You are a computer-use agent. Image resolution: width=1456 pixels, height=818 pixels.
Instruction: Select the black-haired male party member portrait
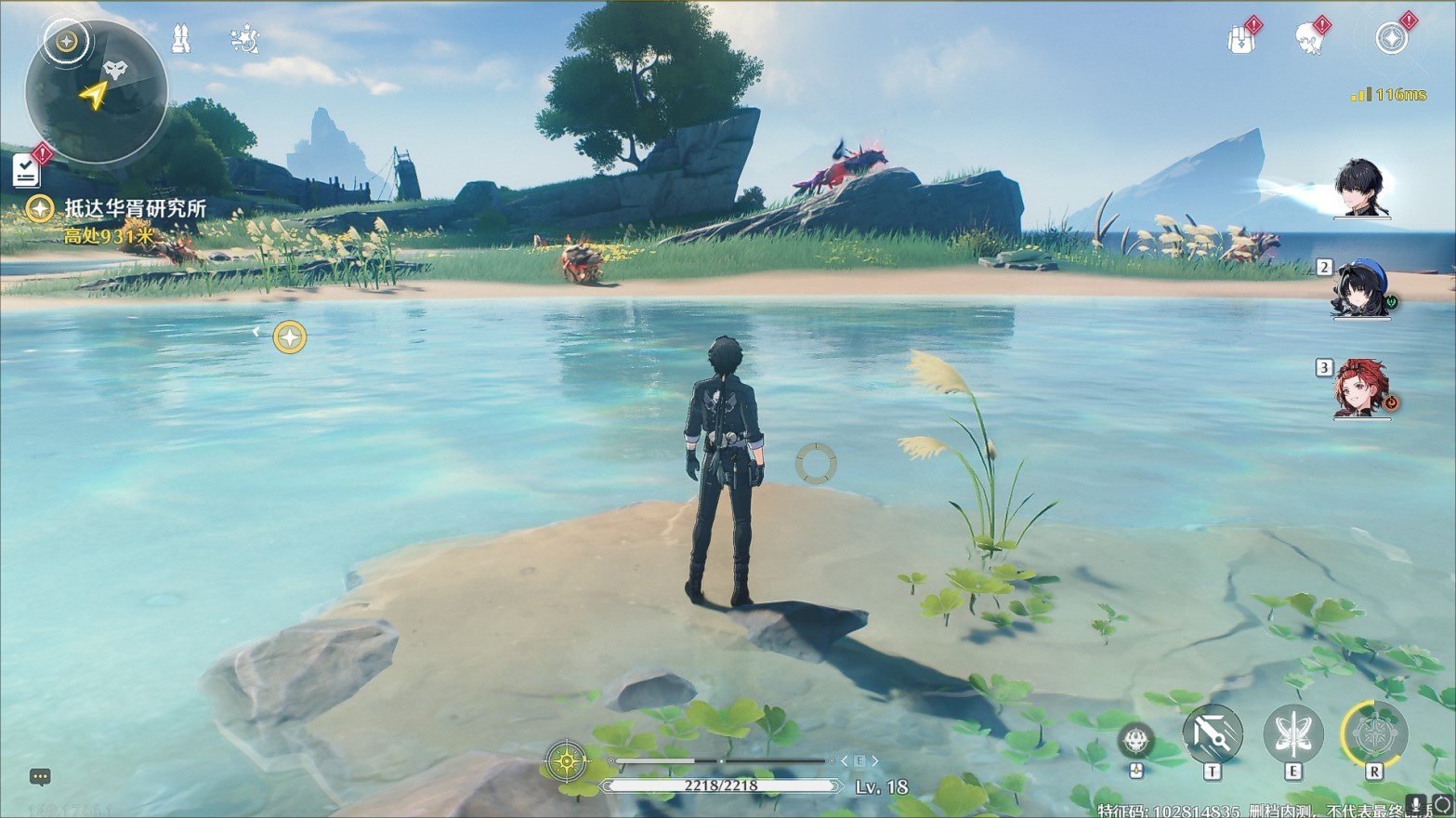tap(1361, 189)
